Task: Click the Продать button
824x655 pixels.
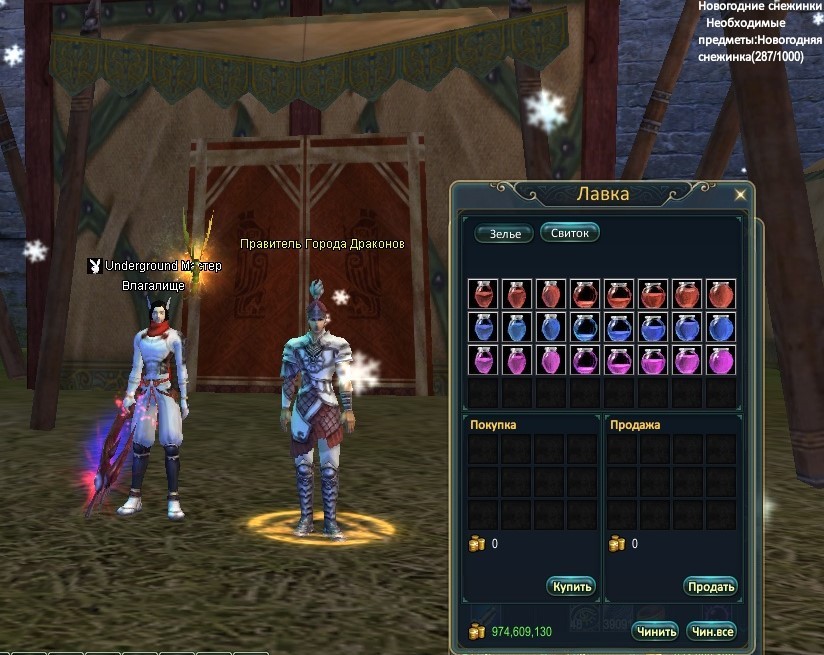Action: point(710,587)
